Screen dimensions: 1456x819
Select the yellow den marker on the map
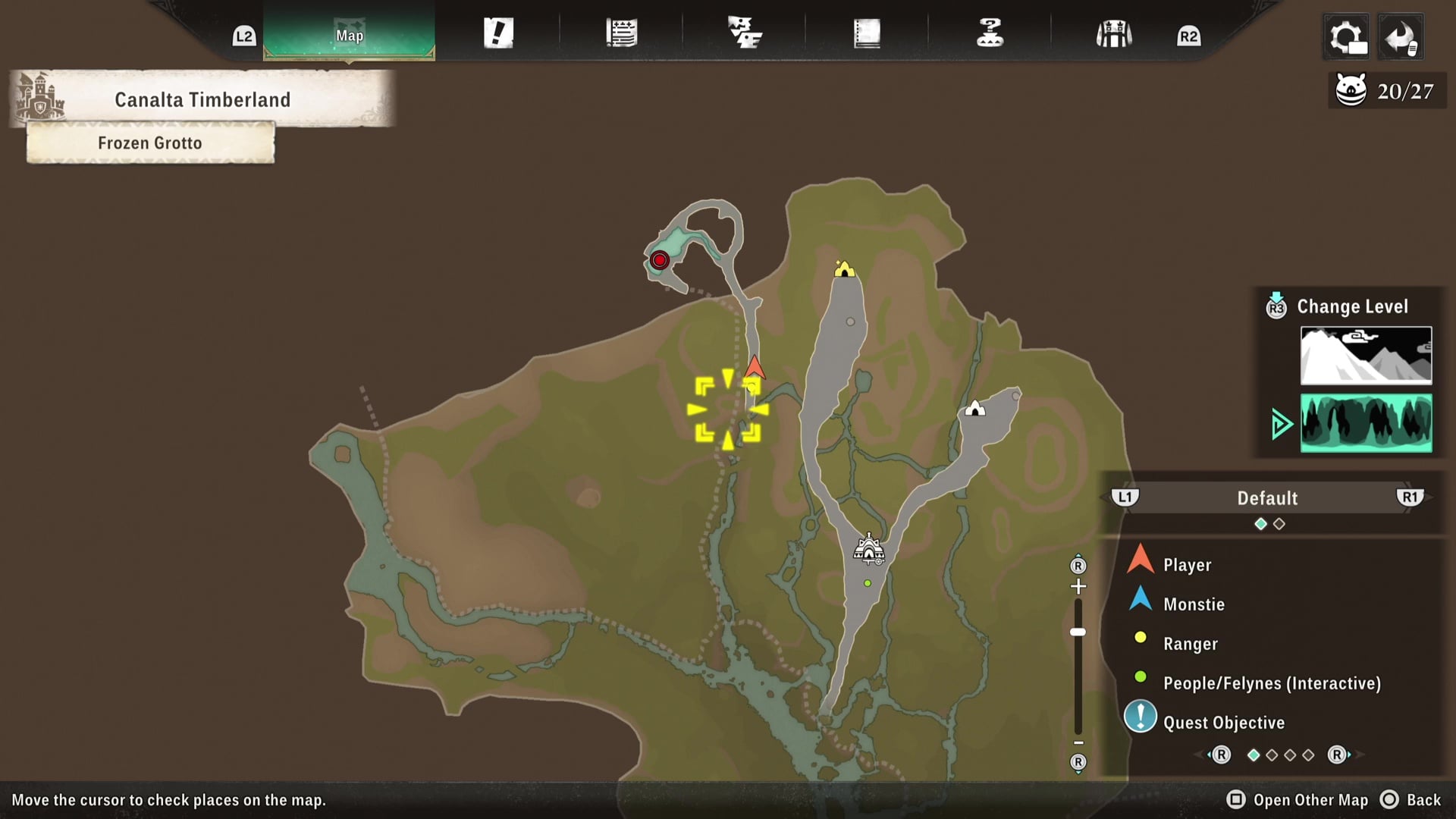pyautogui.click(x=844, y=269)
